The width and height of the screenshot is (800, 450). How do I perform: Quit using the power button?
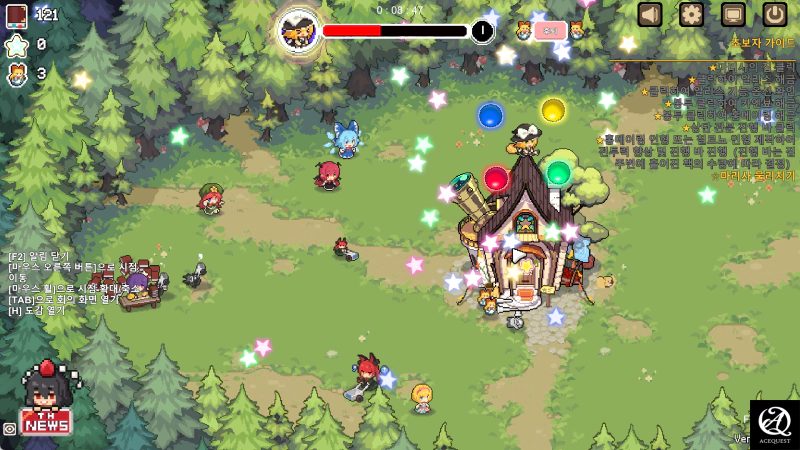(775, 14)
